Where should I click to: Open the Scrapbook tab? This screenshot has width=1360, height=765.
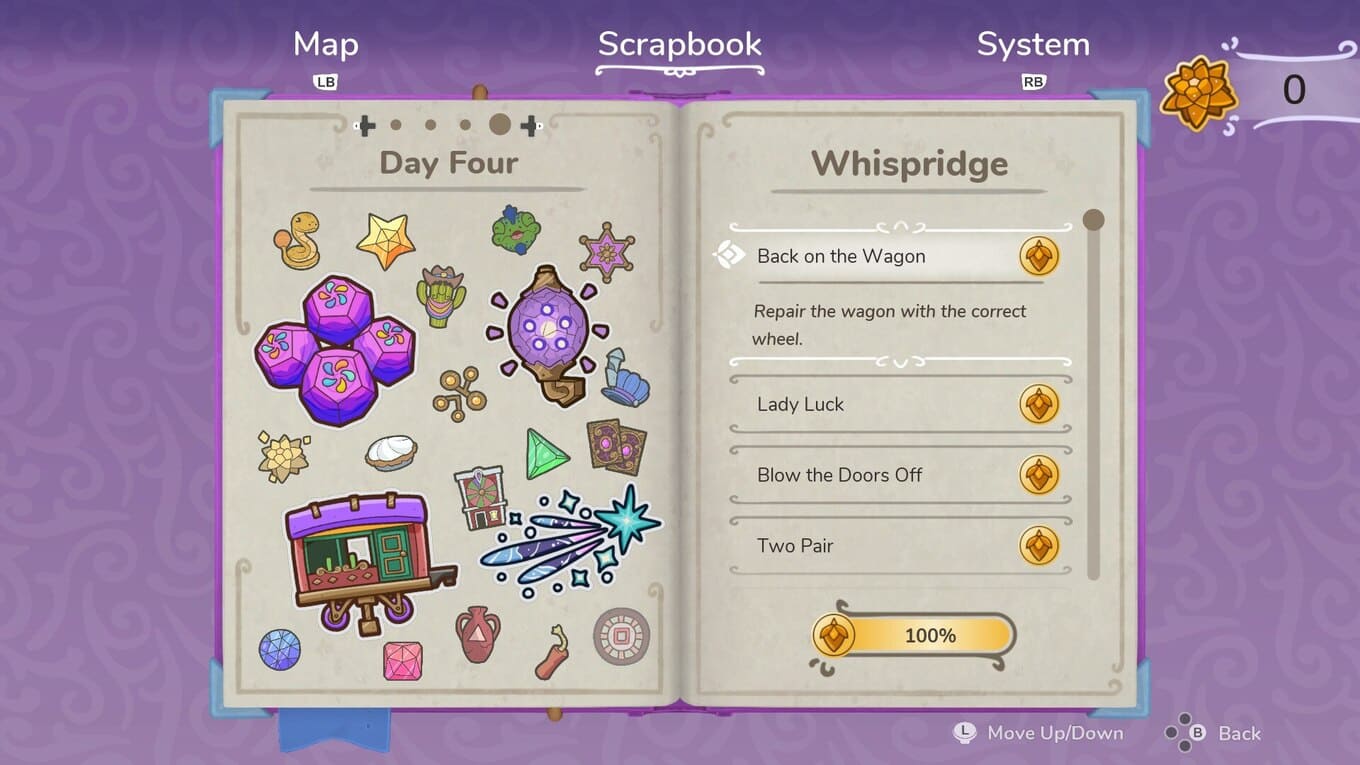pos(679,45)
